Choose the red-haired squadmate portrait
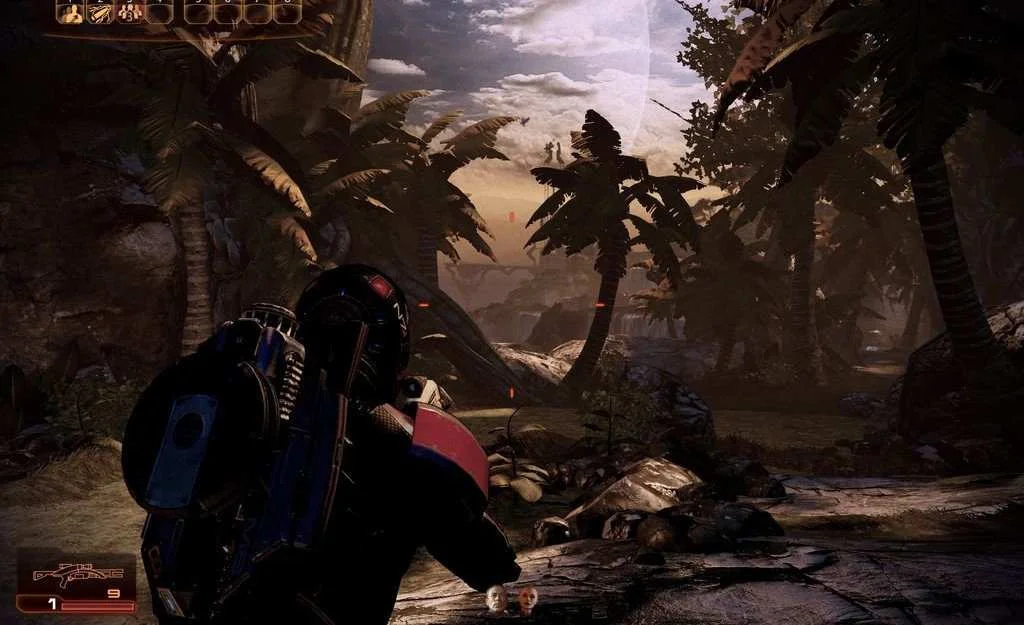The width and height of the screenshot is (1024, 625). point(527,599)
